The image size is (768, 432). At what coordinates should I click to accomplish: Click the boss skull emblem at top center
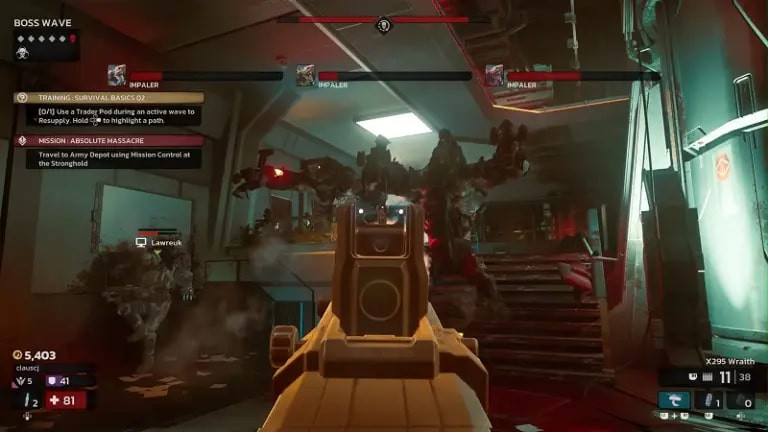(383, 24)
